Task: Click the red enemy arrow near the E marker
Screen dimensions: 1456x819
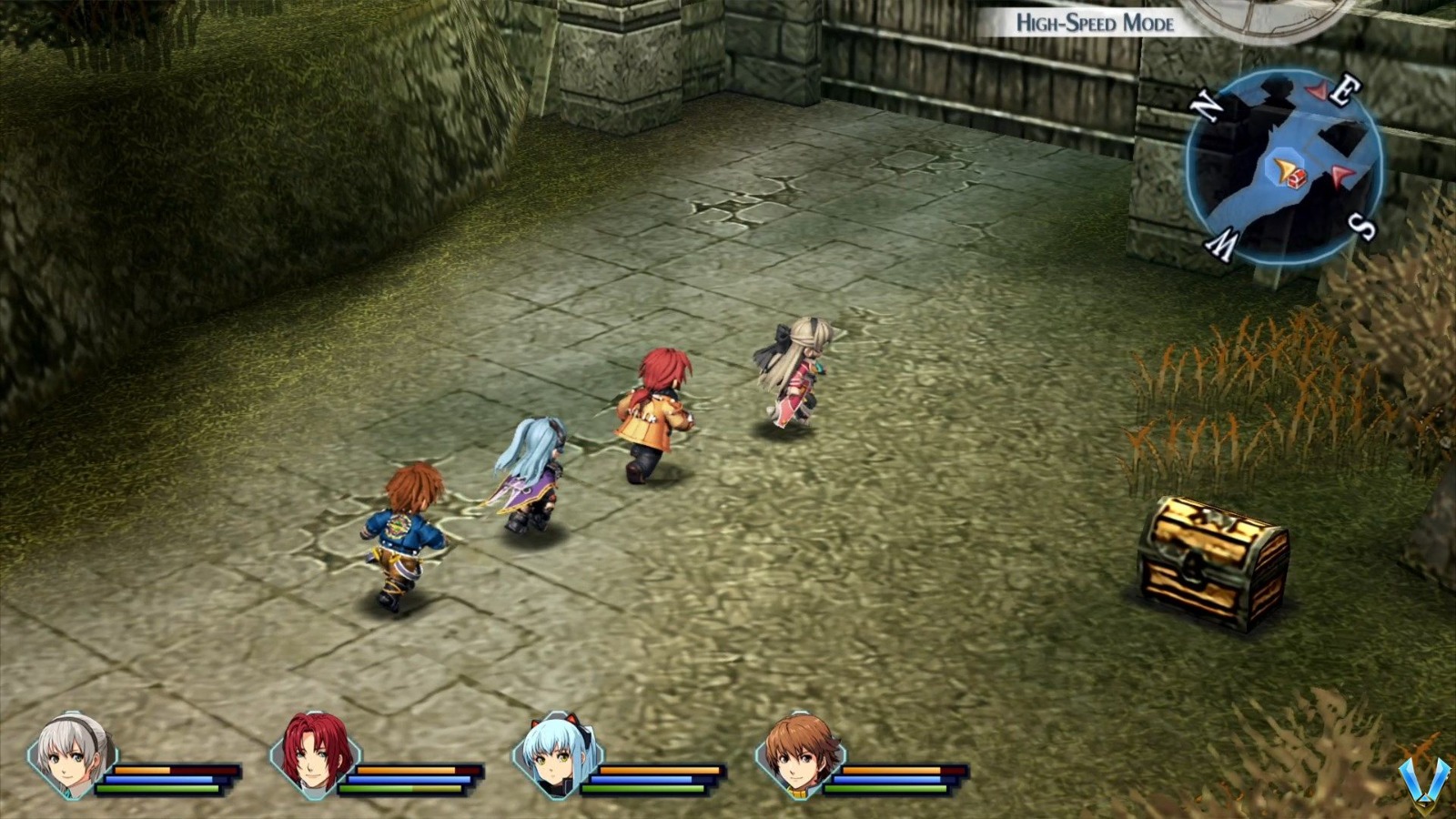Action: (x=1317, y=91)
